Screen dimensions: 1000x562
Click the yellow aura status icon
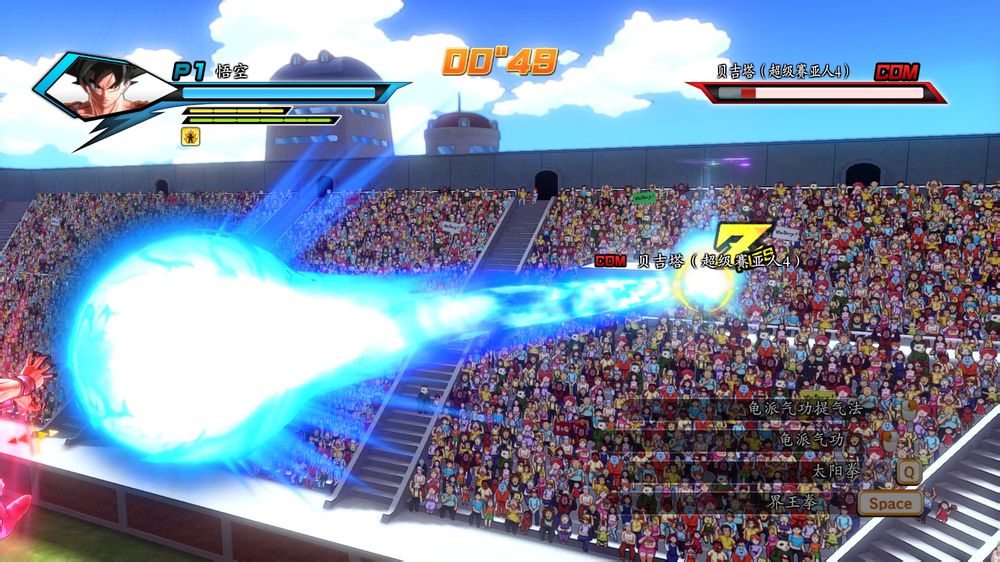(x=189, y=134)
